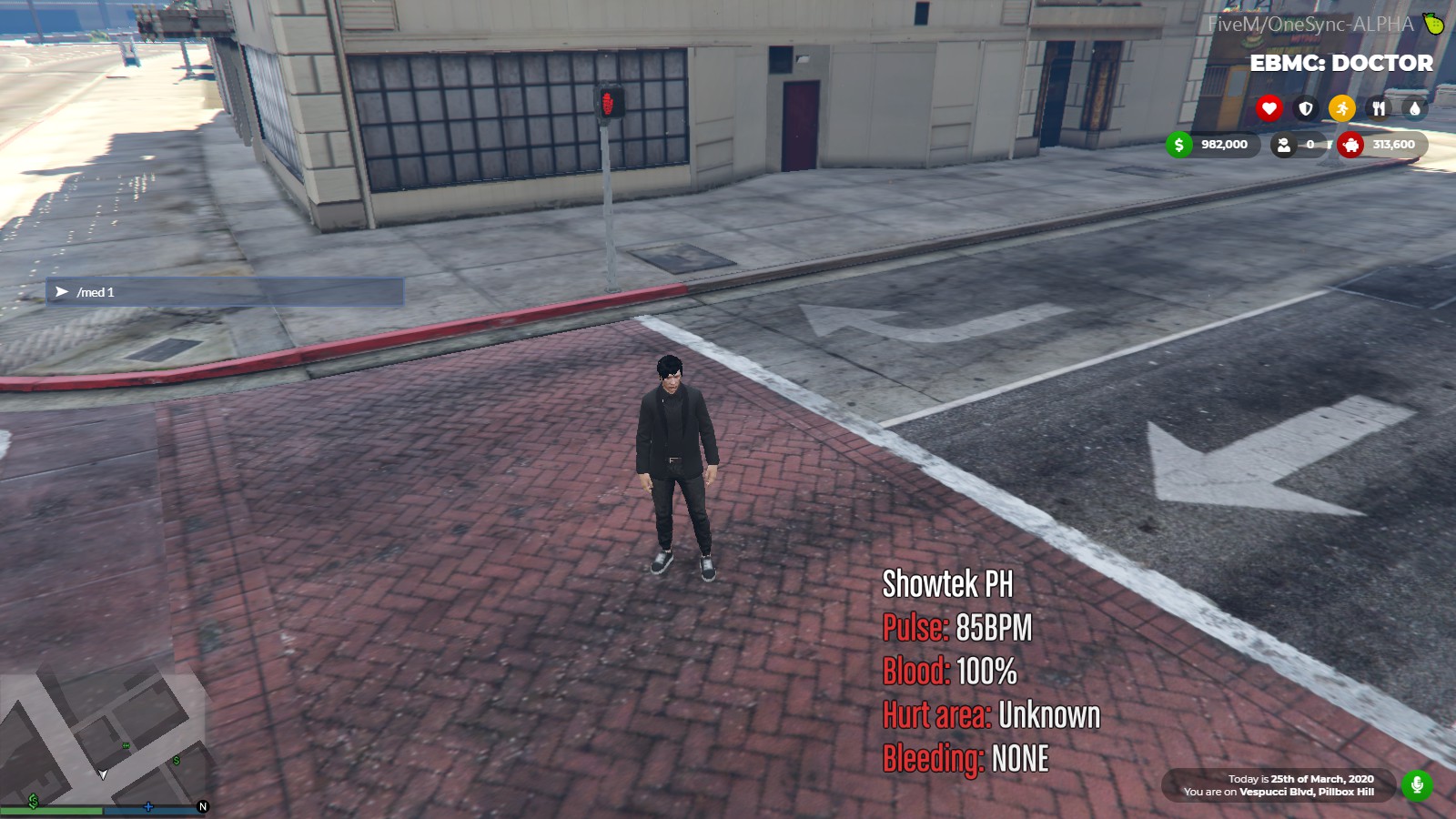This screenshot has height=819, width=1456.
Task: Click the green dollar cash icon
Action: [1179, 145]
